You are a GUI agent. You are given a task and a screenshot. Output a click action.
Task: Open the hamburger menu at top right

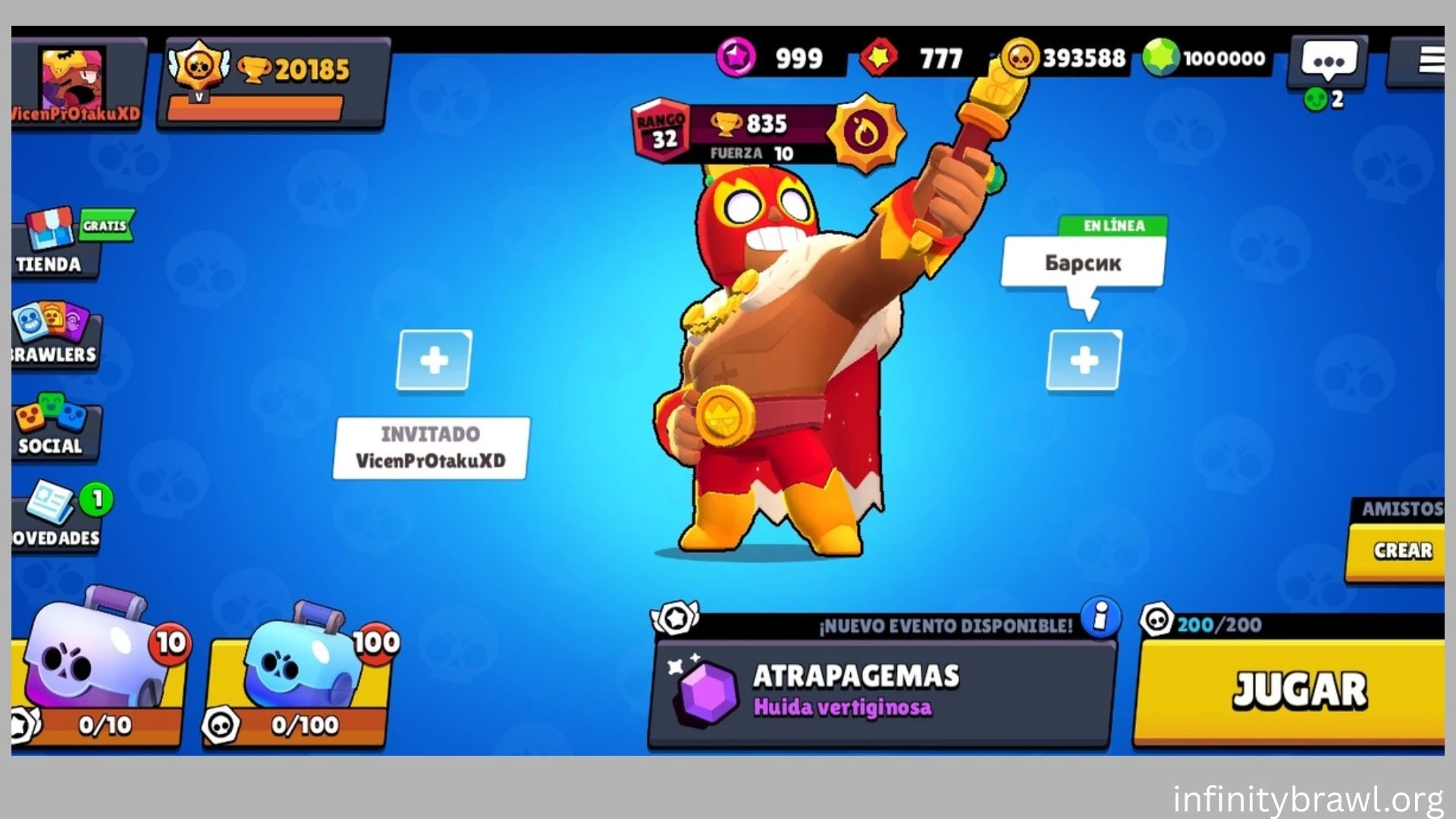[x=1429, y=61]
